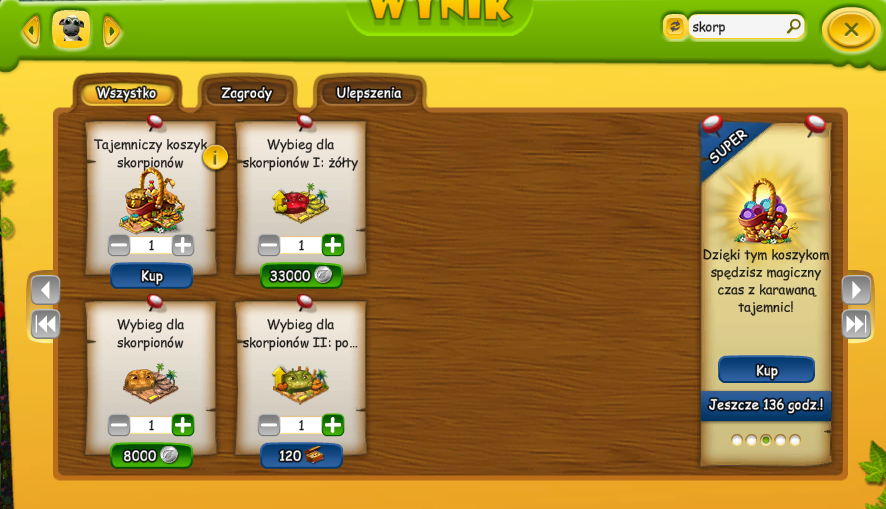This screenshot has width=886, height=509.
Task: Switch to the Zagrody tab
Action: 246,93
